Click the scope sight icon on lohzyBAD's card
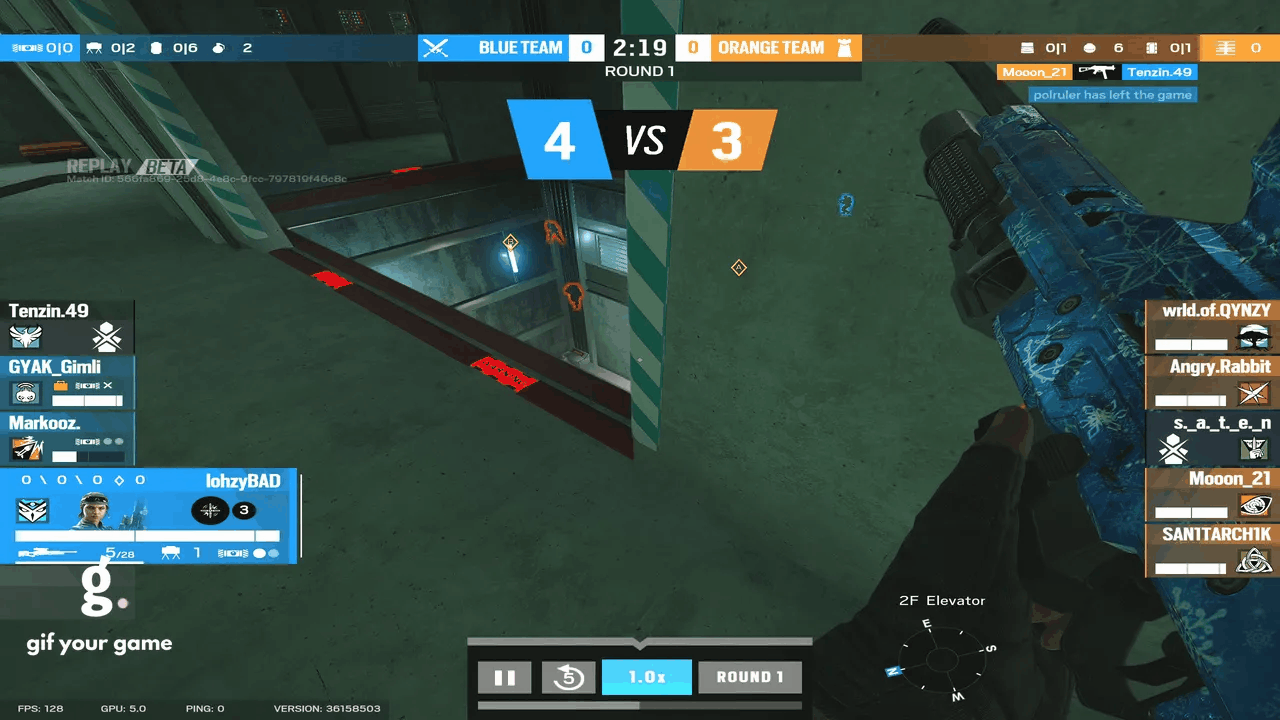Image resolution: width=1280 pixels, height=720 pixels. click(210, 510)
